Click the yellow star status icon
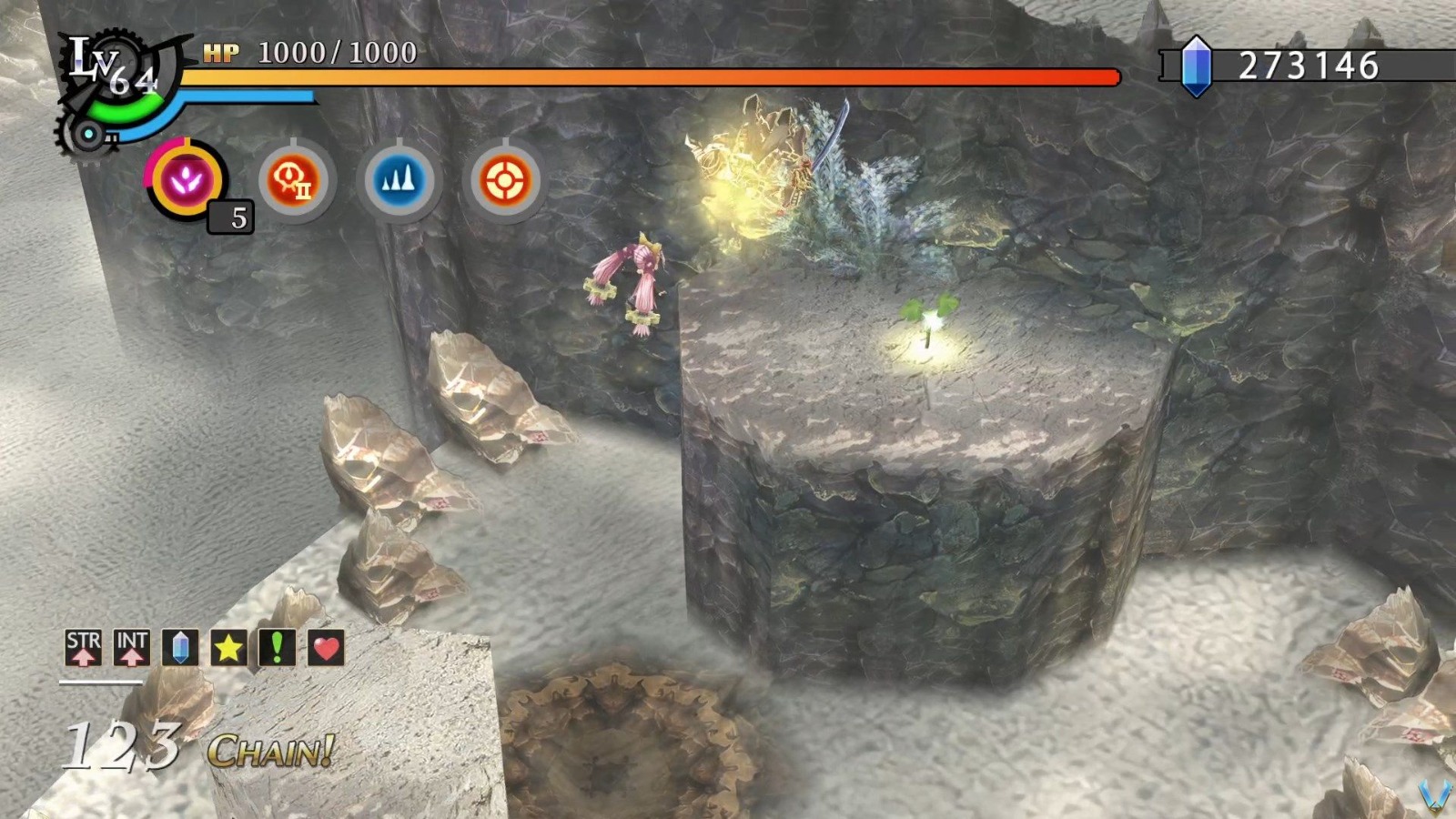The width and height of the screenshot is (1456, 819). [x=227, y=648]
